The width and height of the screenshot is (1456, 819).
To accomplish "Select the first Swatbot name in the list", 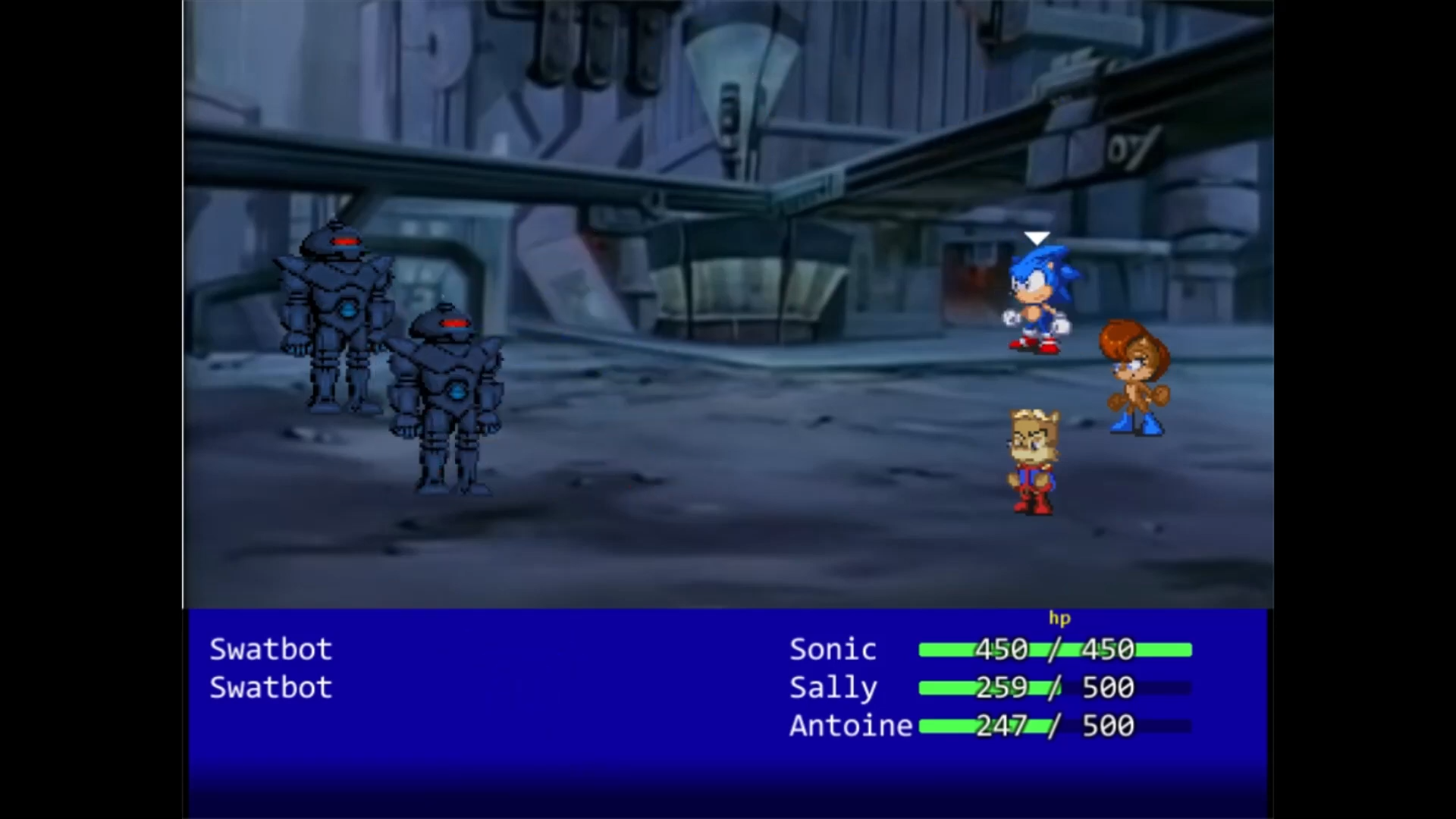I will click(270, 649).
